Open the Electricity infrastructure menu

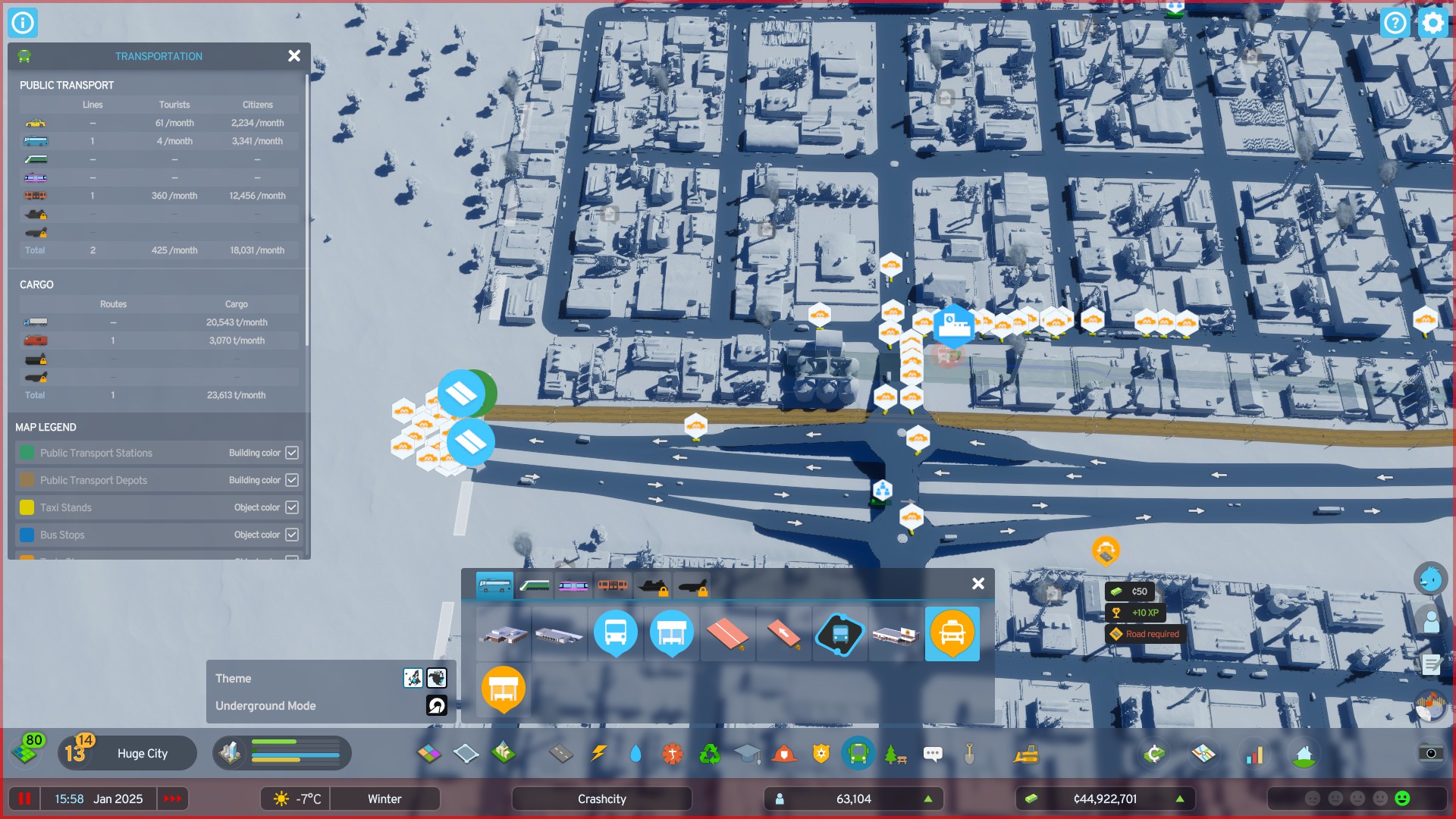point(600,754)
